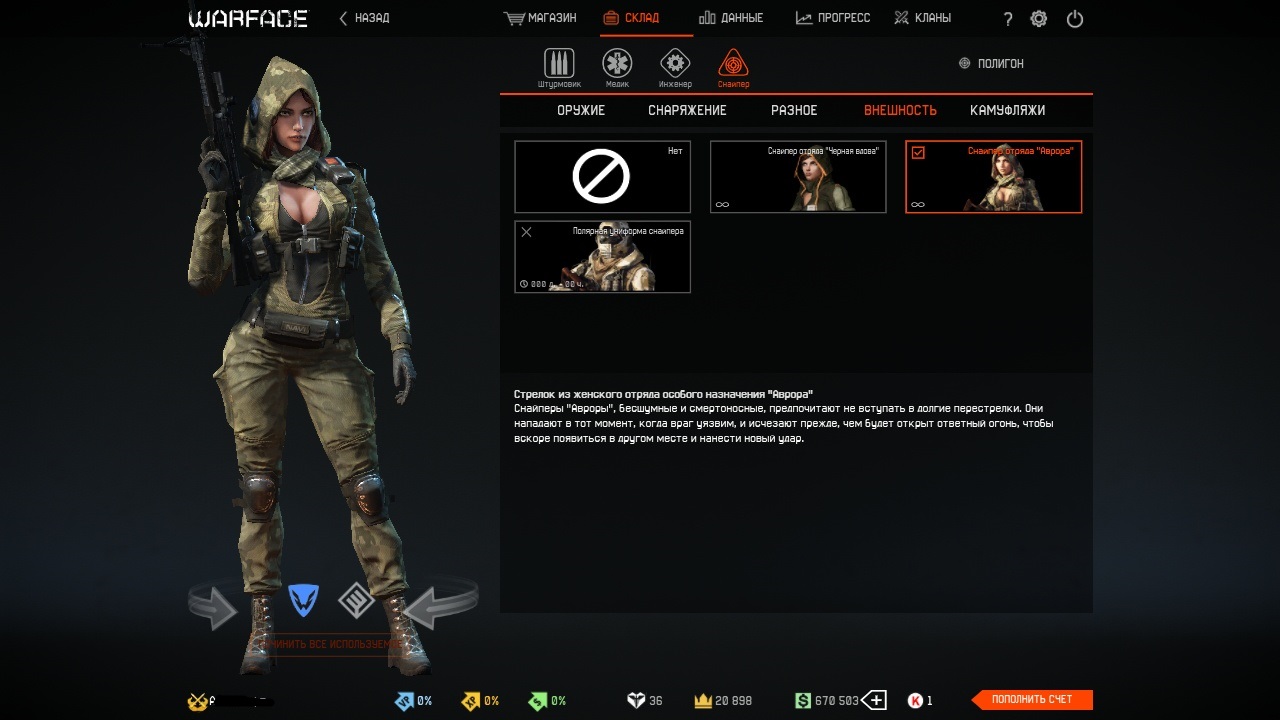Switch to the Склад tab
Viewport: 1280px width, 720px height.
point(632,18)
